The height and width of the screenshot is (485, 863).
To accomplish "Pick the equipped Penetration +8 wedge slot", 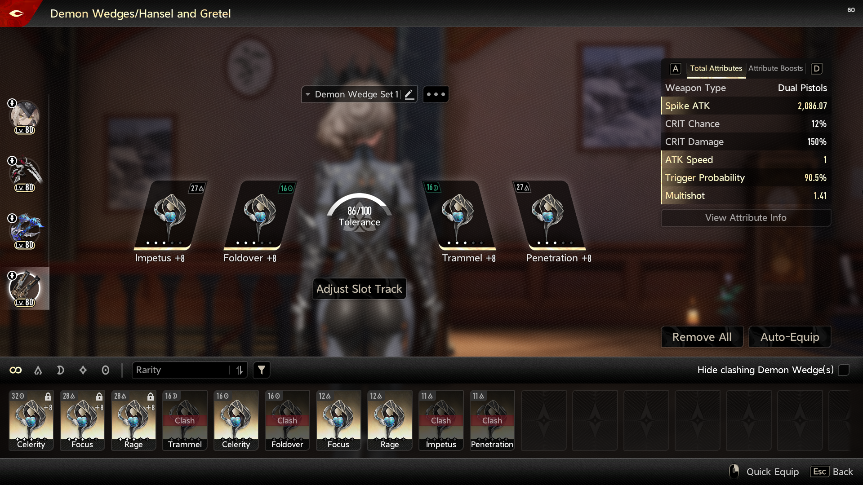I will click(x=549, y=216).
